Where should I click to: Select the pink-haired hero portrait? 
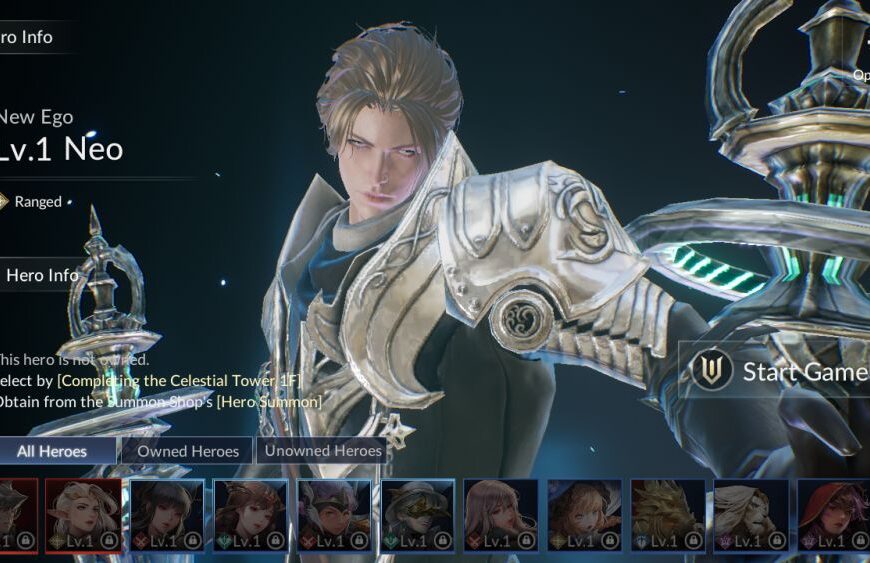500,515
